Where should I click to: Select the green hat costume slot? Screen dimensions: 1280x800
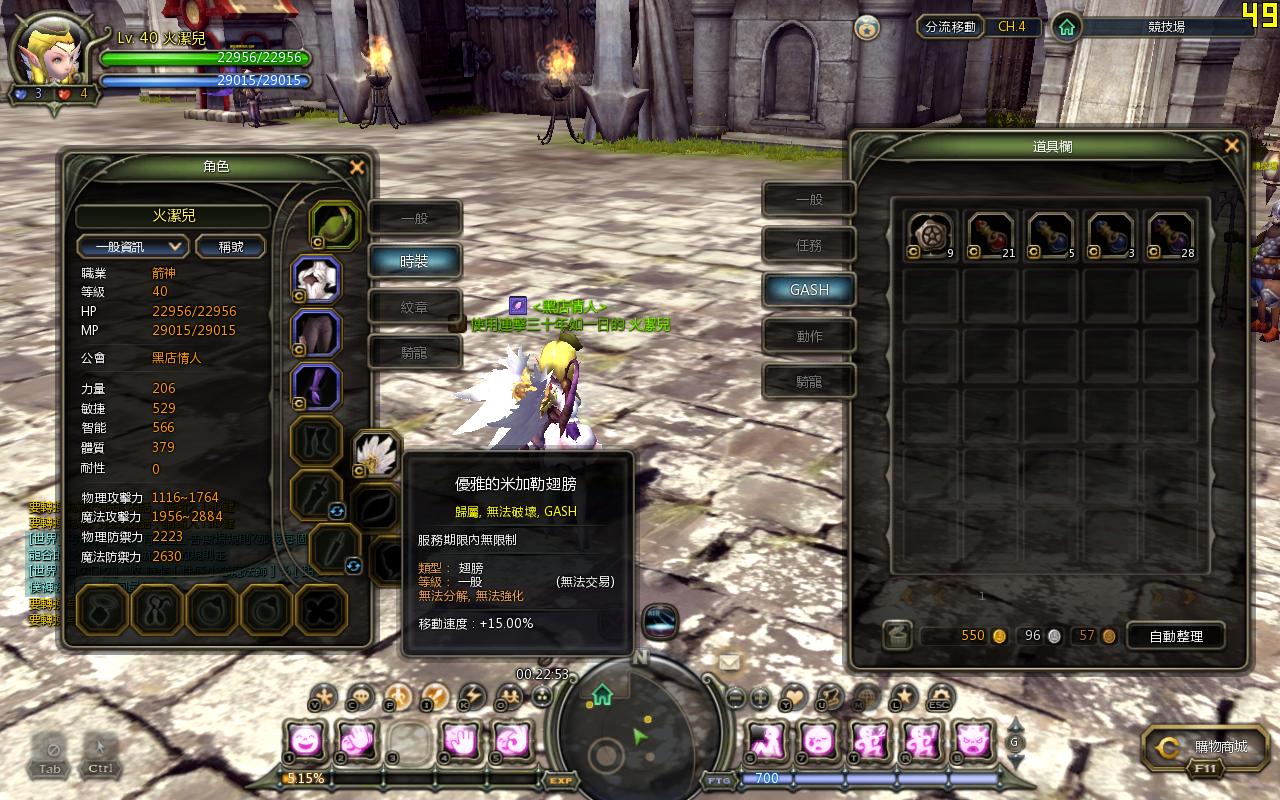[335, 224]
